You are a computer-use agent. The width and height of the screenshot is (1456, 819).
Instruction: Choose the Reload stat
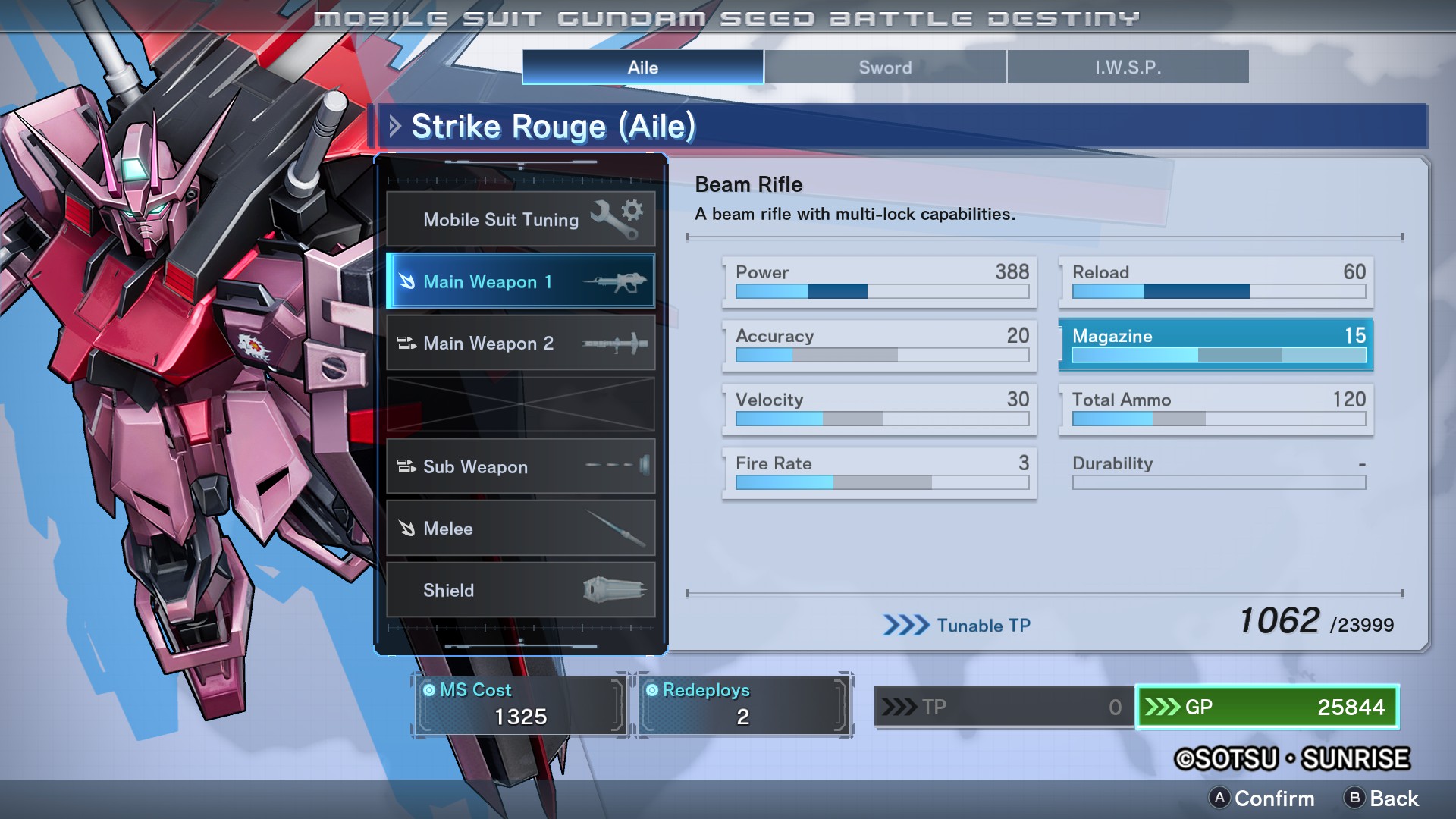(1217, 281)
